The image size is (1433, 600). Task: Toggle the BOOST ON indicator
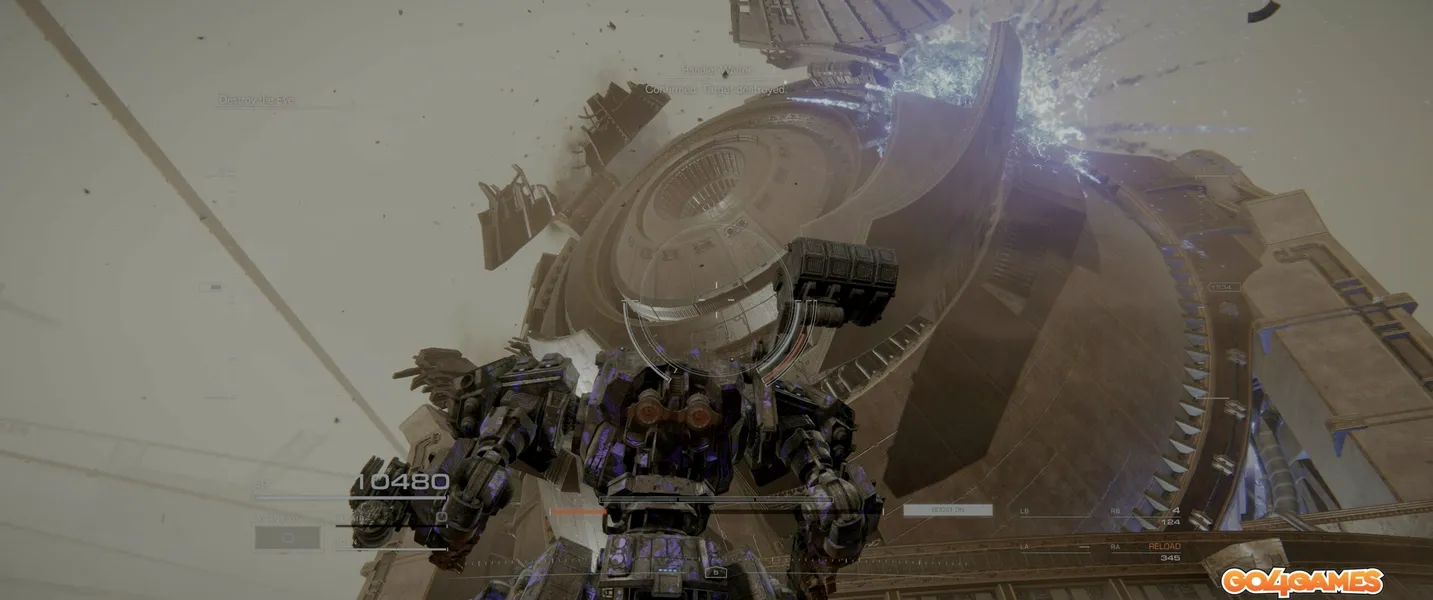947,510
